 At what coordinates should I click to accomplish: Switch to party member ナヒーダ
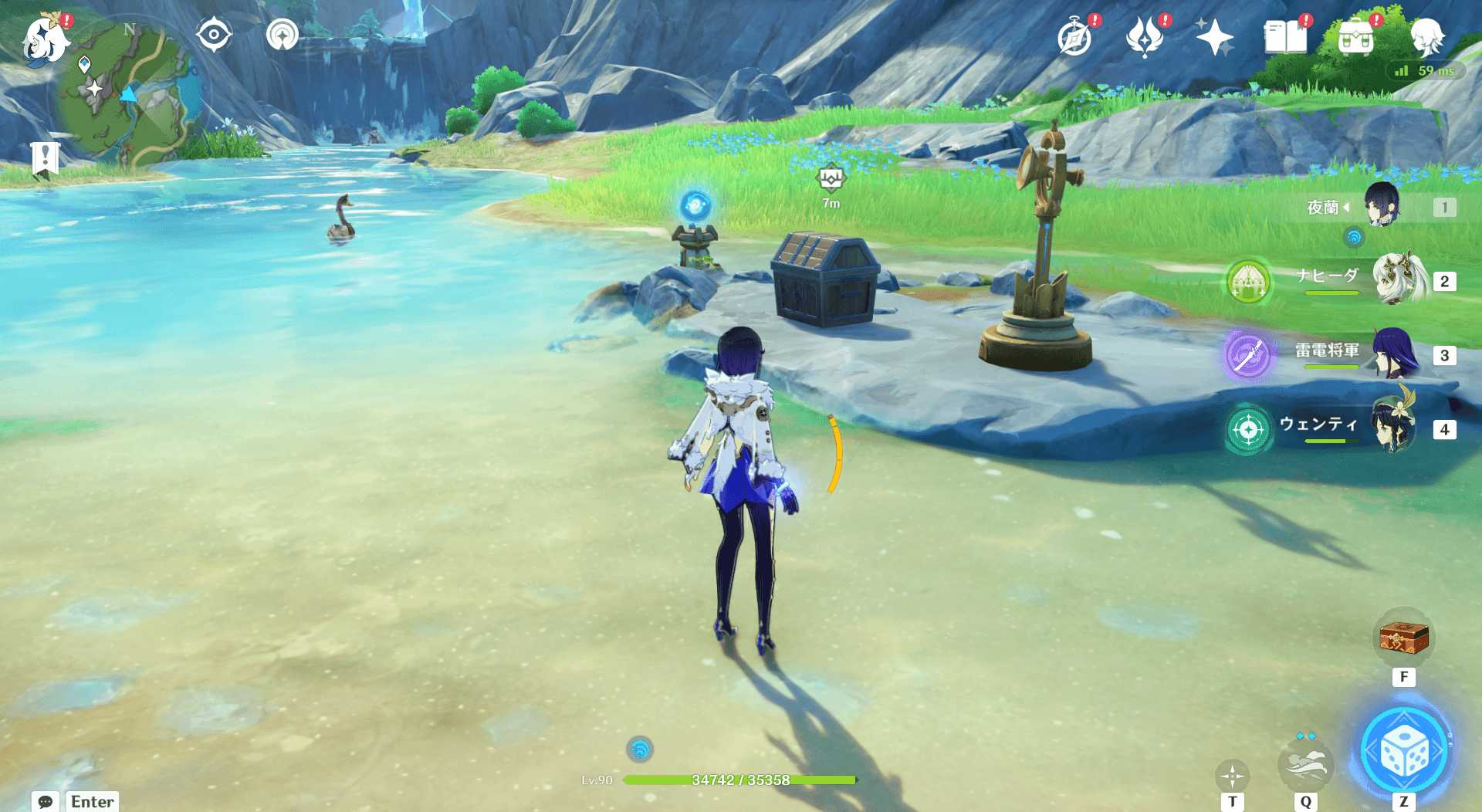coord(1399,279)
